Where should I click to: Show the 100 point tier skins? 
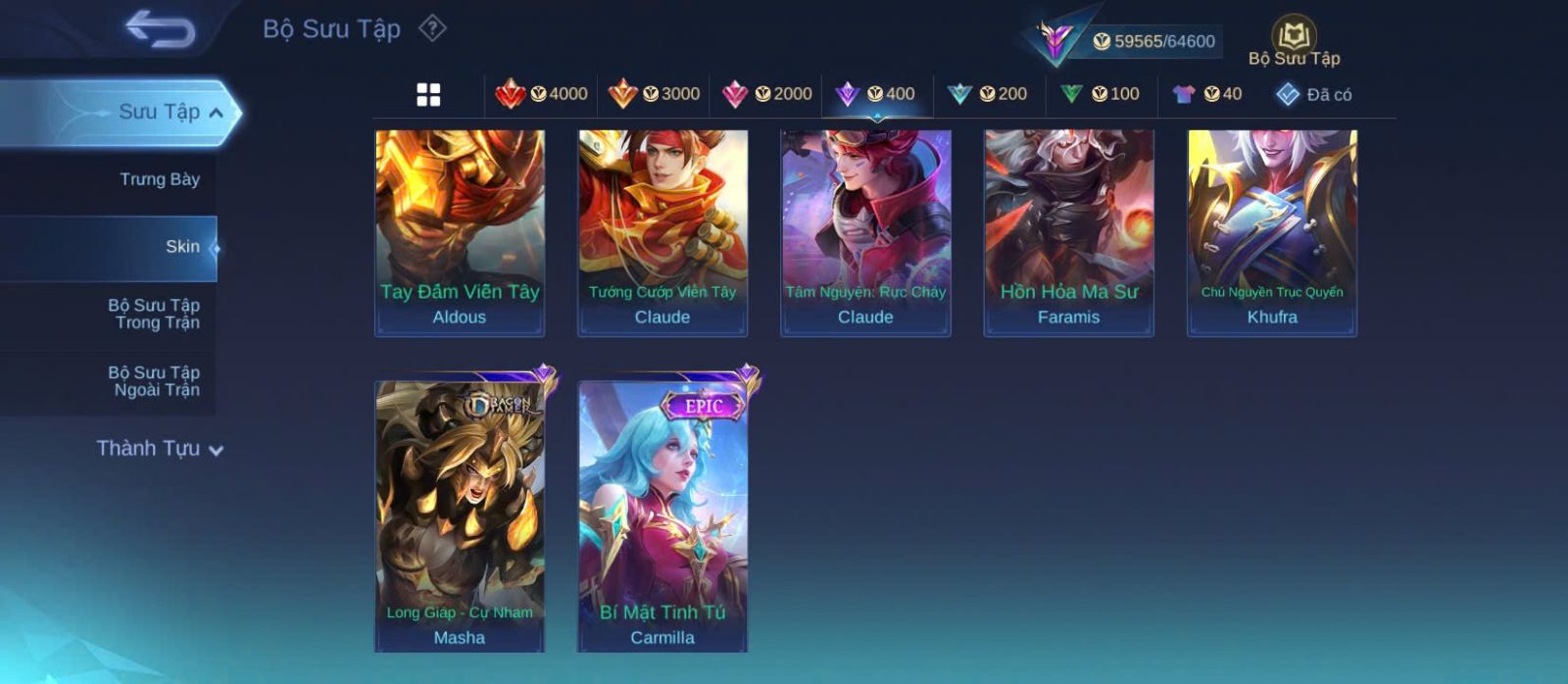click(x=1101, y=94)
